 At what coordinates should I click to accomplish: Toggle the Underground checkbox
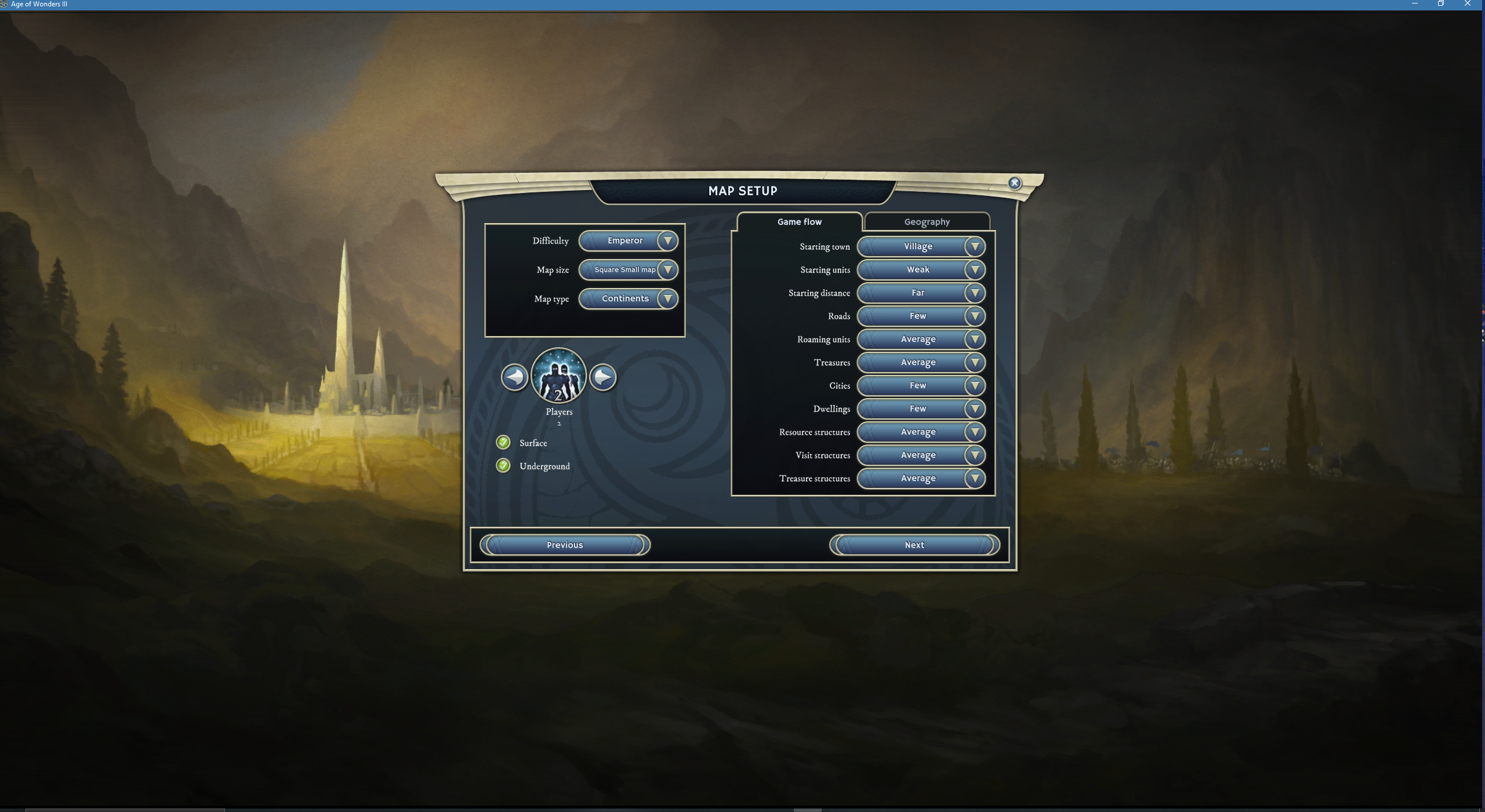[x=503, y=466]
